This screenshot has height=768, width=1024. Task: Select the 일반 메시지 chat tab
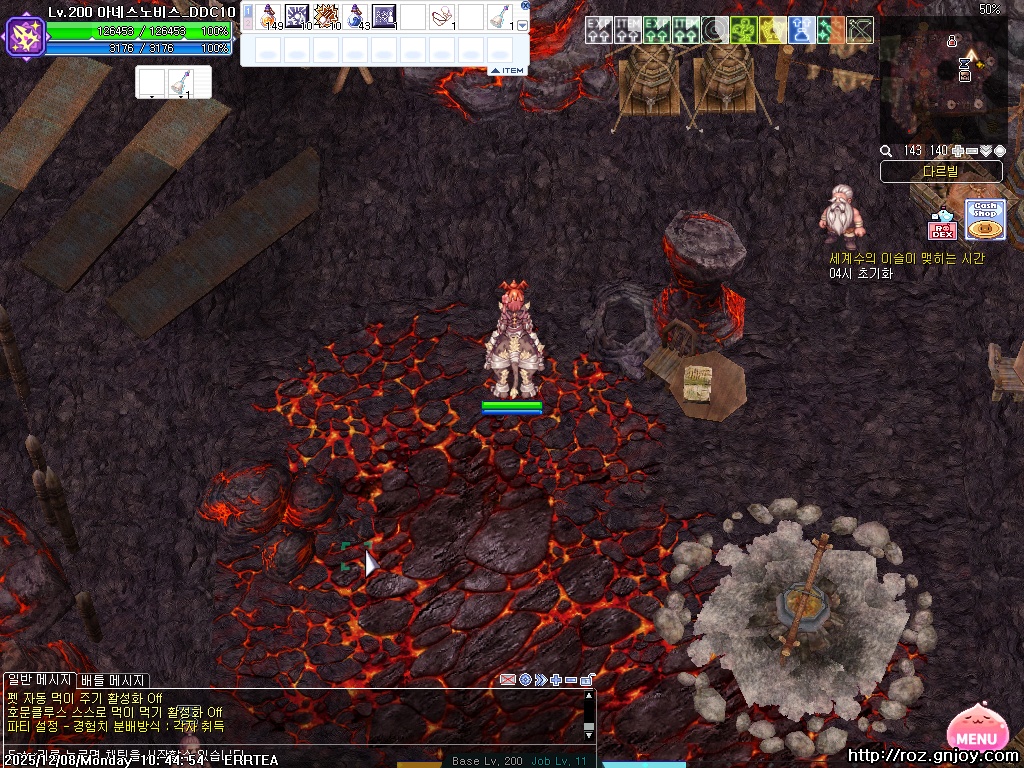click(x=39, y=681)
